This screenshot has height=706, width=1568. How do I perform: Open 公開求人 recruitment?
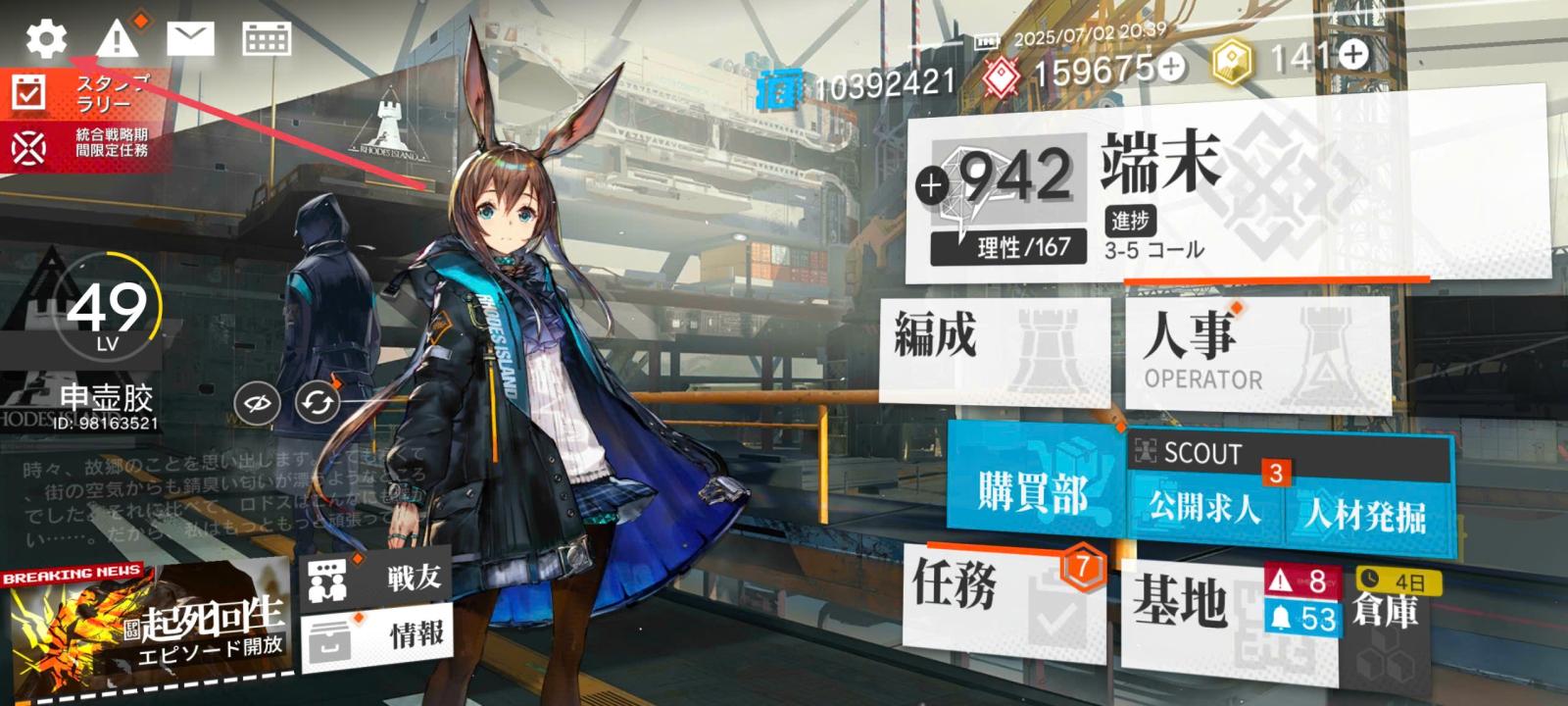click(1204, 510)
